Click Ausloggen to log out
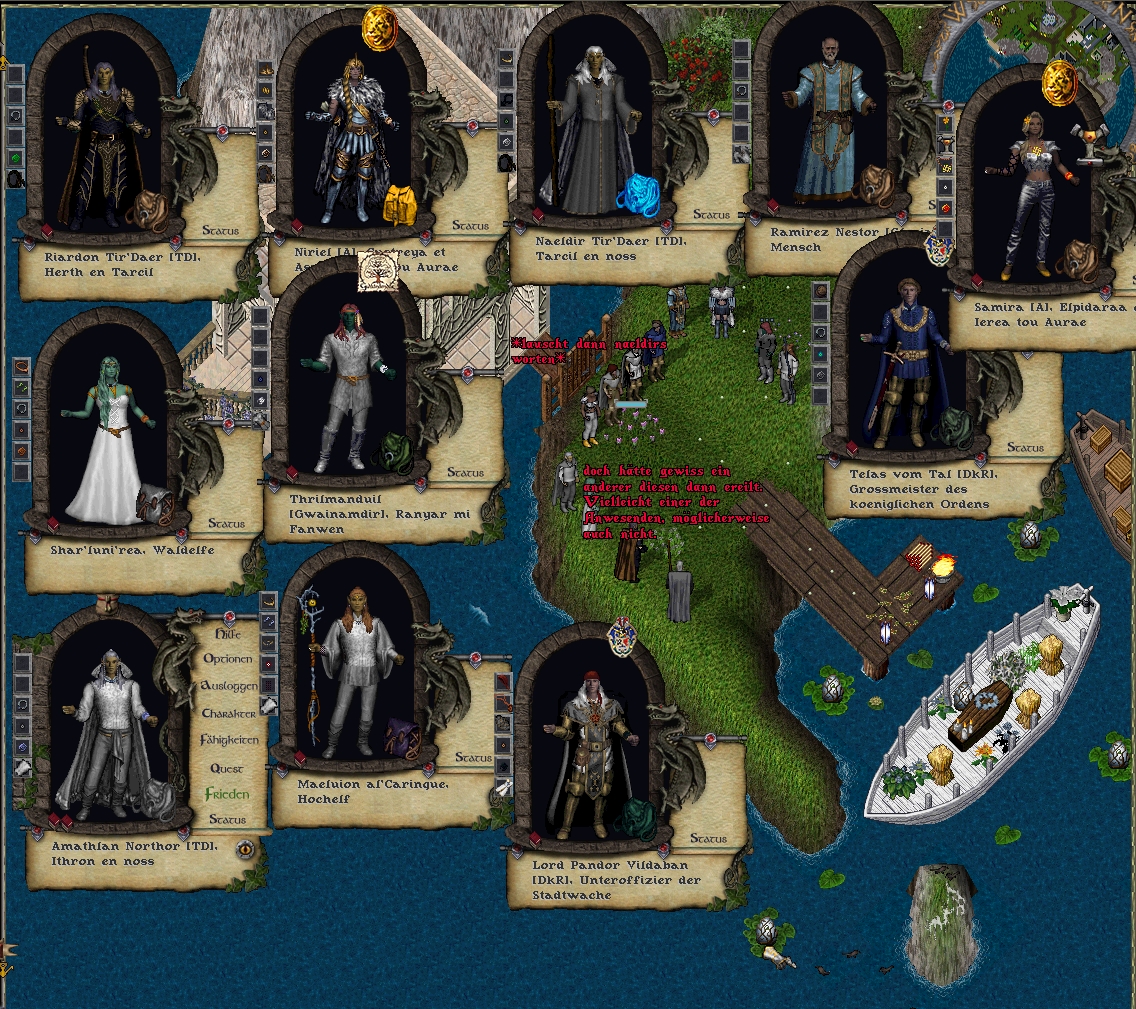The image size is (1136, 1009). [229, 686]
